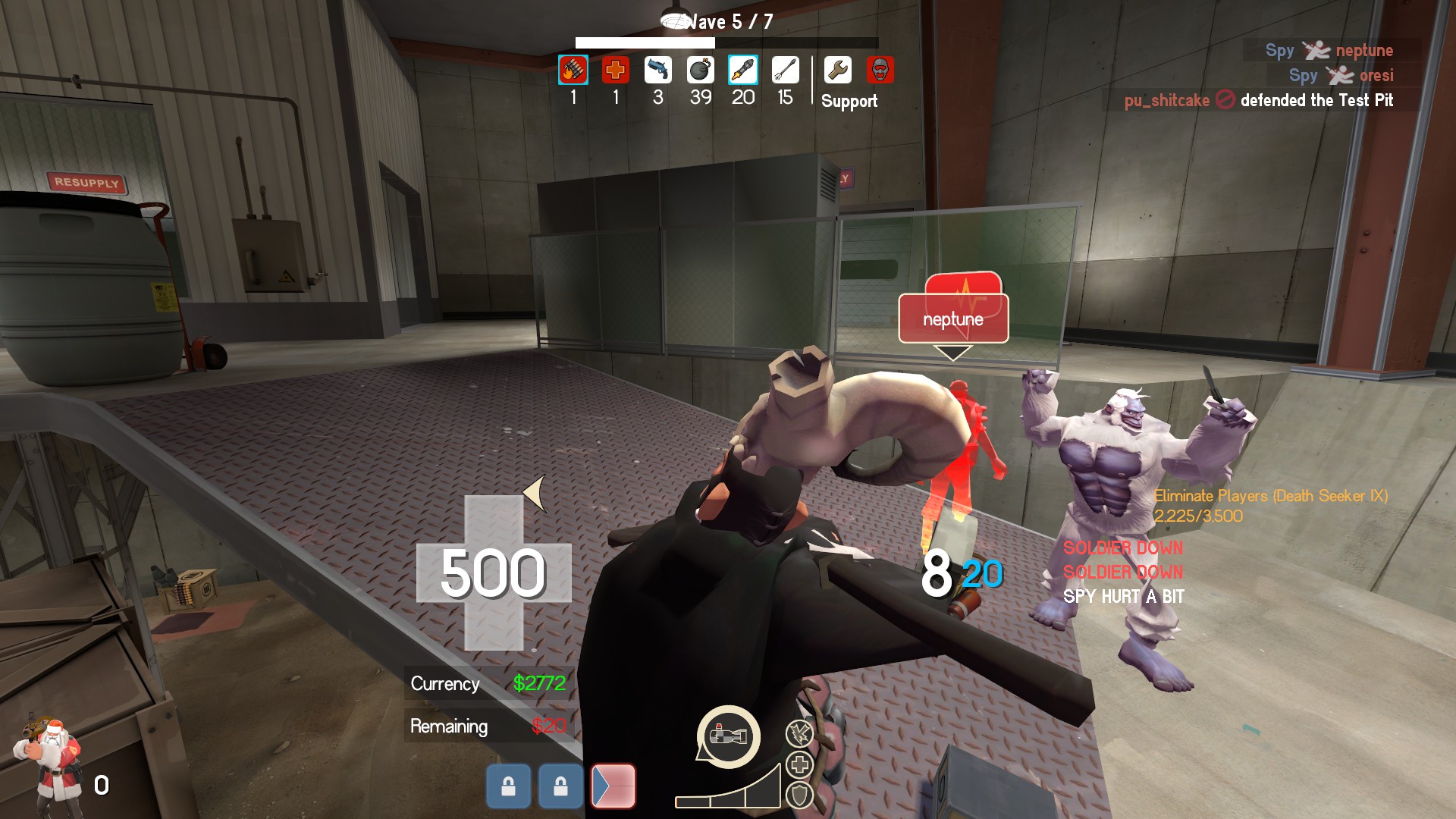Click the plus sign bomb buff icon
This screenshot has height=819, width=1456.
tap(799, 764)
